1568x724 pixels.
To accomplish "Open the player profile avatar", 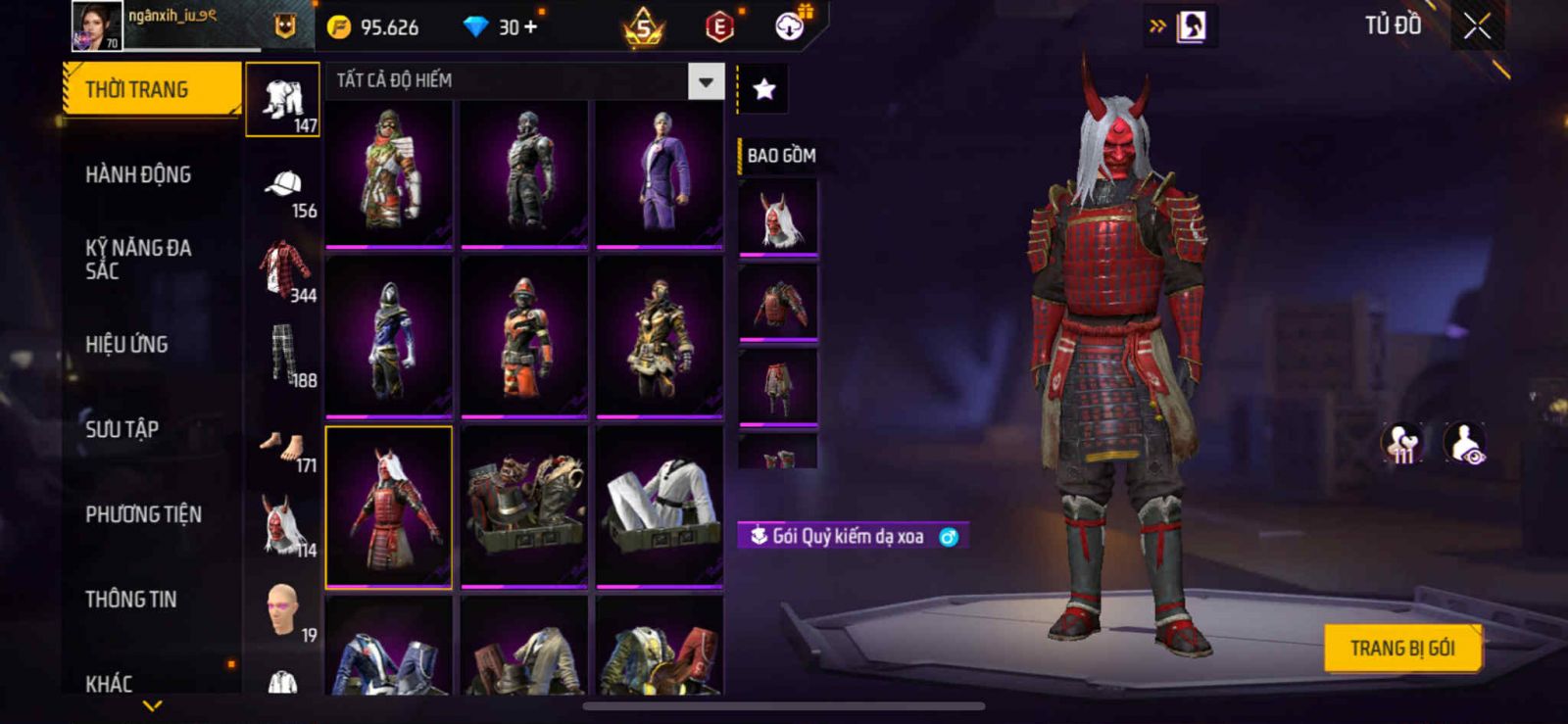I will tap(97, 25).
